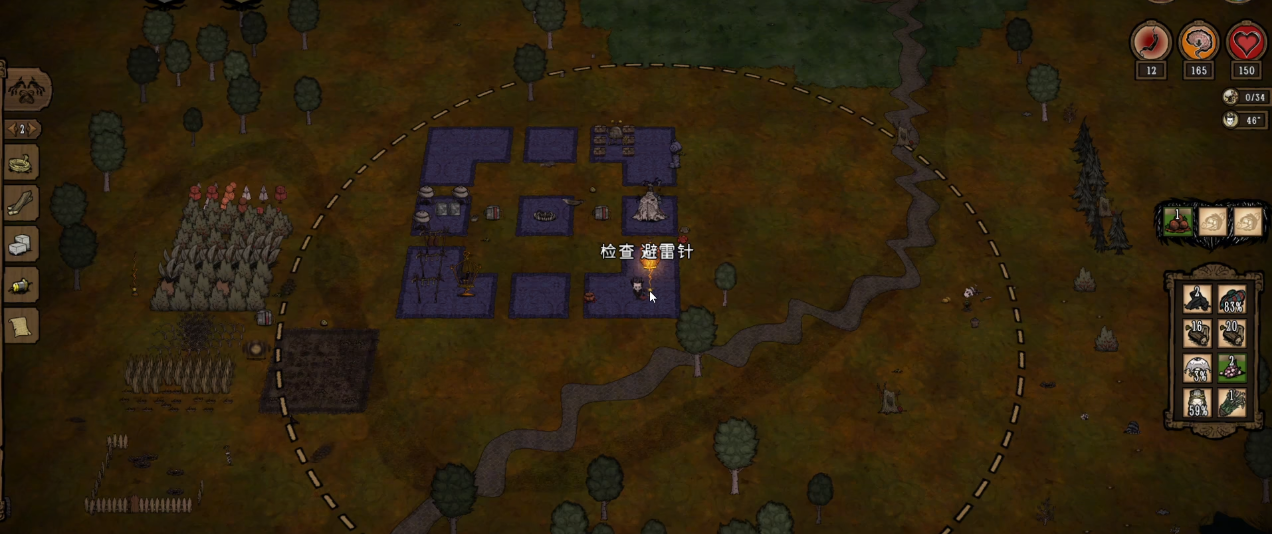Pick the papyrus pinned recipe
Image resolution: width=1272 pixels, height=534 pixels.
21,326
